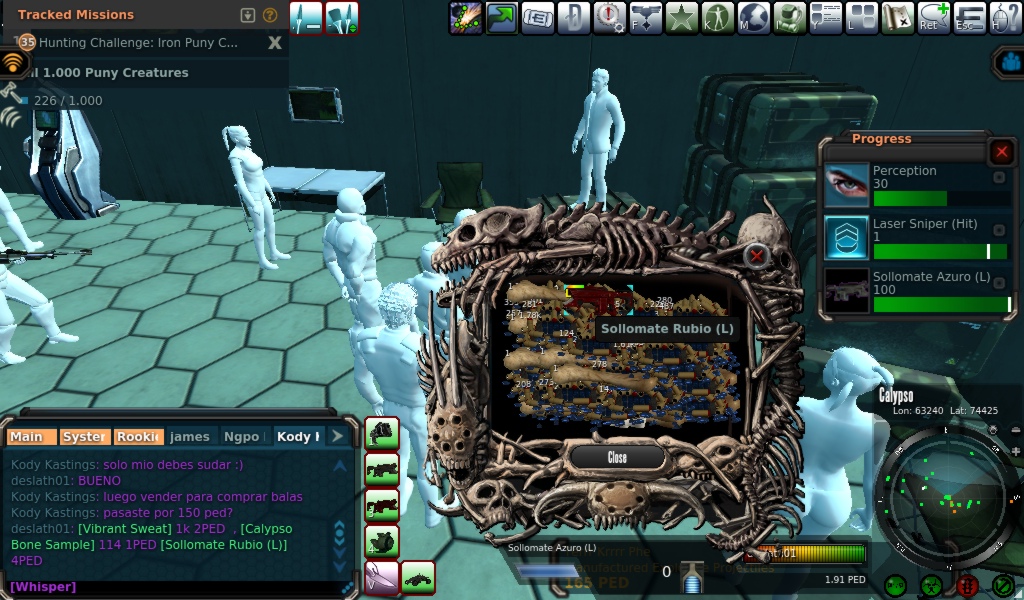Collapse the Tracked Missions panel arrow
Viewport: 1024px width, 600px height.
pos(249,15)
